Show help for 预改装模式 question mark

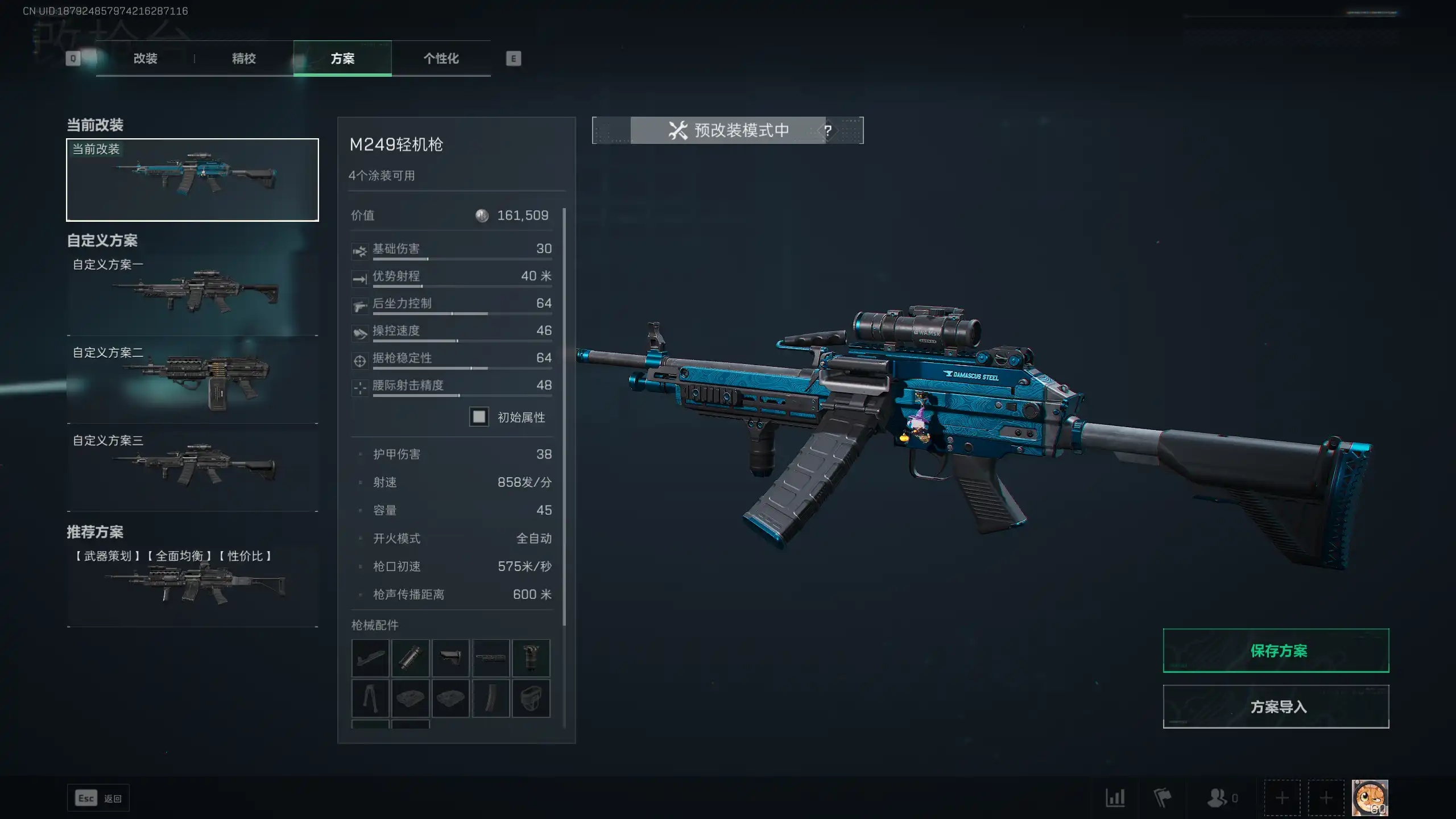point(828,131)
